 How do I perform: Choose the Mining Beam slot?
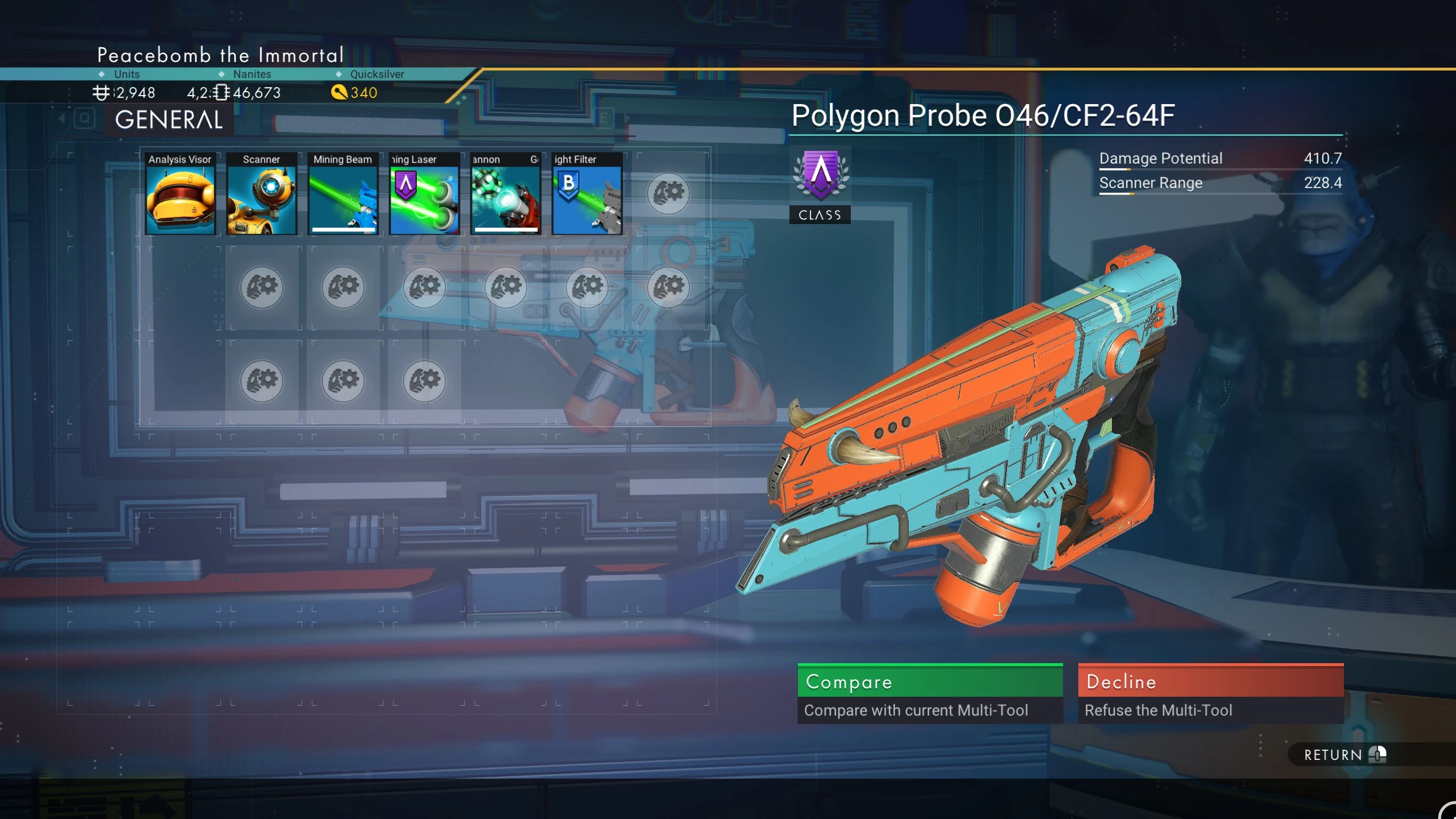[343, 194]
